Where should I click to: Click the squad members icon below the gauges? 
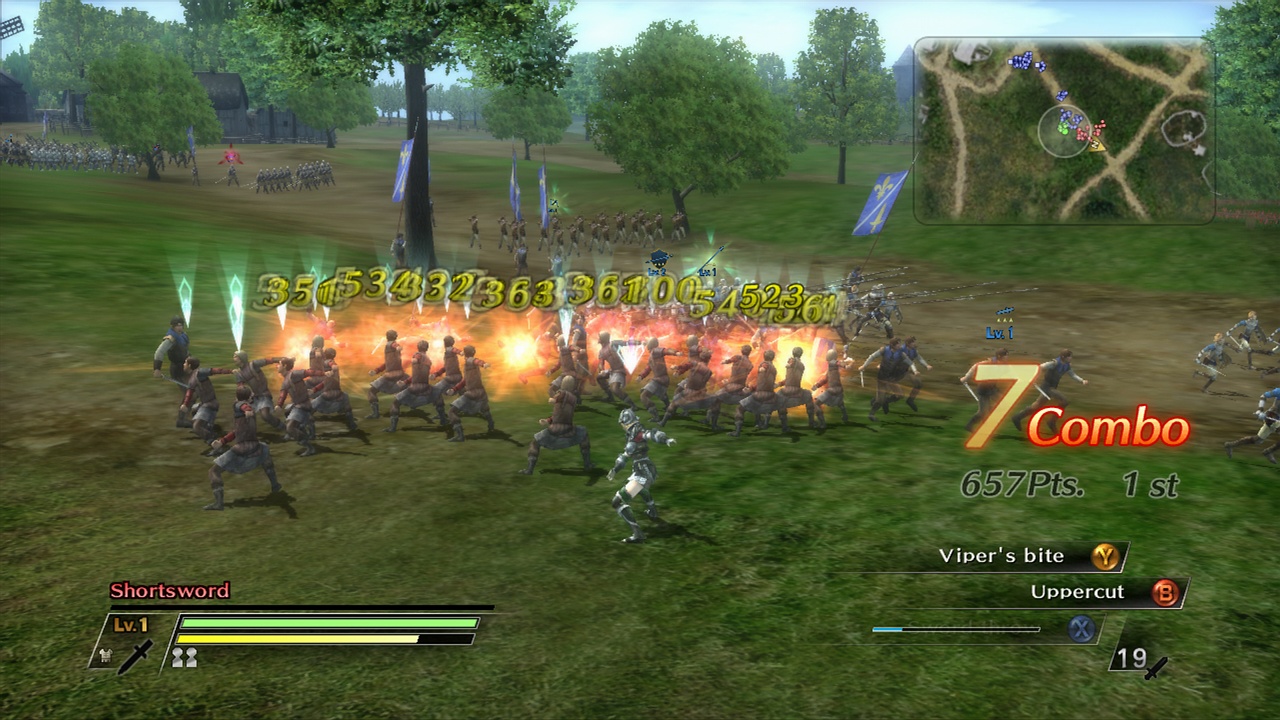[x=185, y=657]
